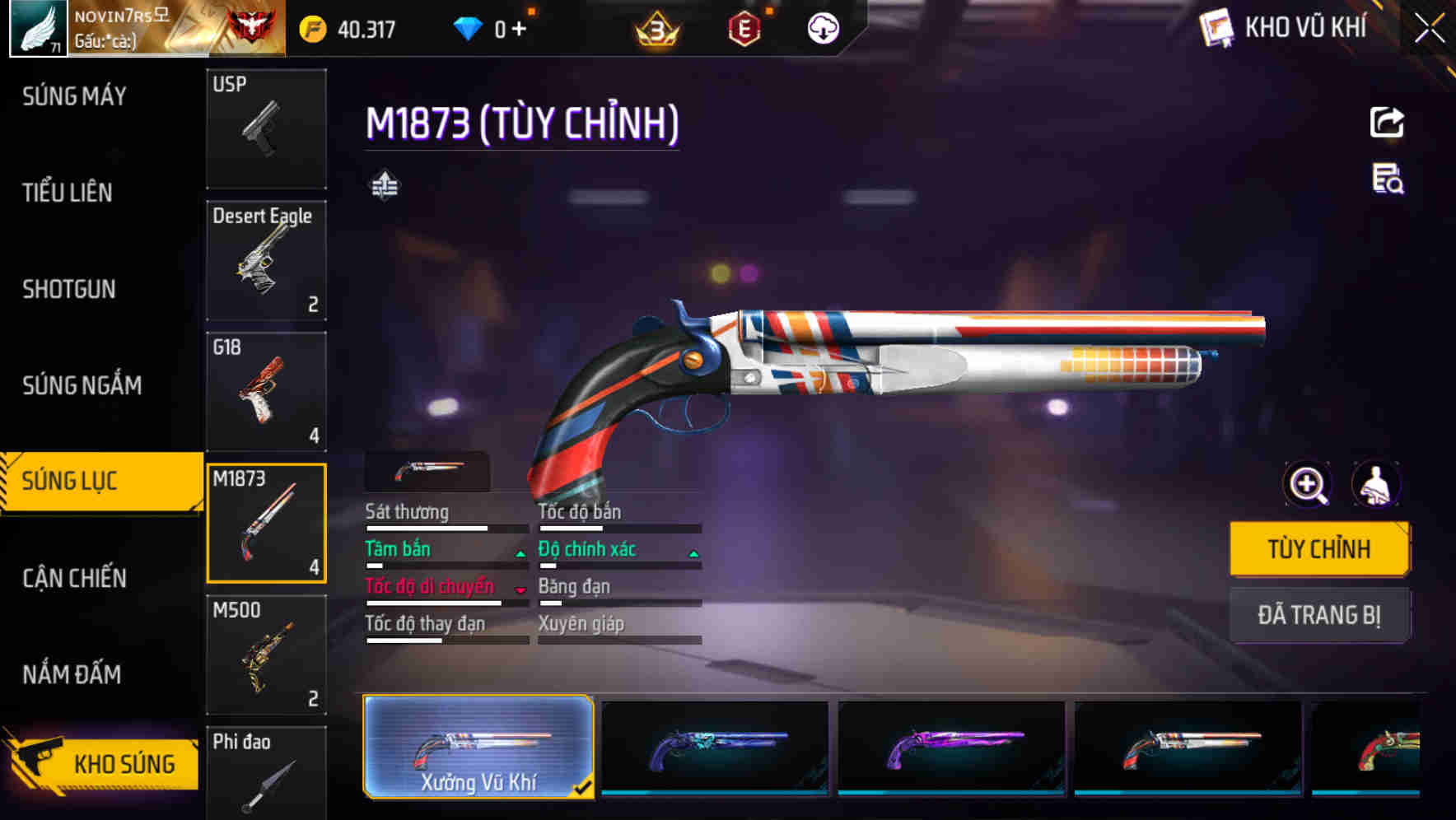Open the NẮM ĐẤM category
Screen dimensions: 1456x820
tap(72, 674)
